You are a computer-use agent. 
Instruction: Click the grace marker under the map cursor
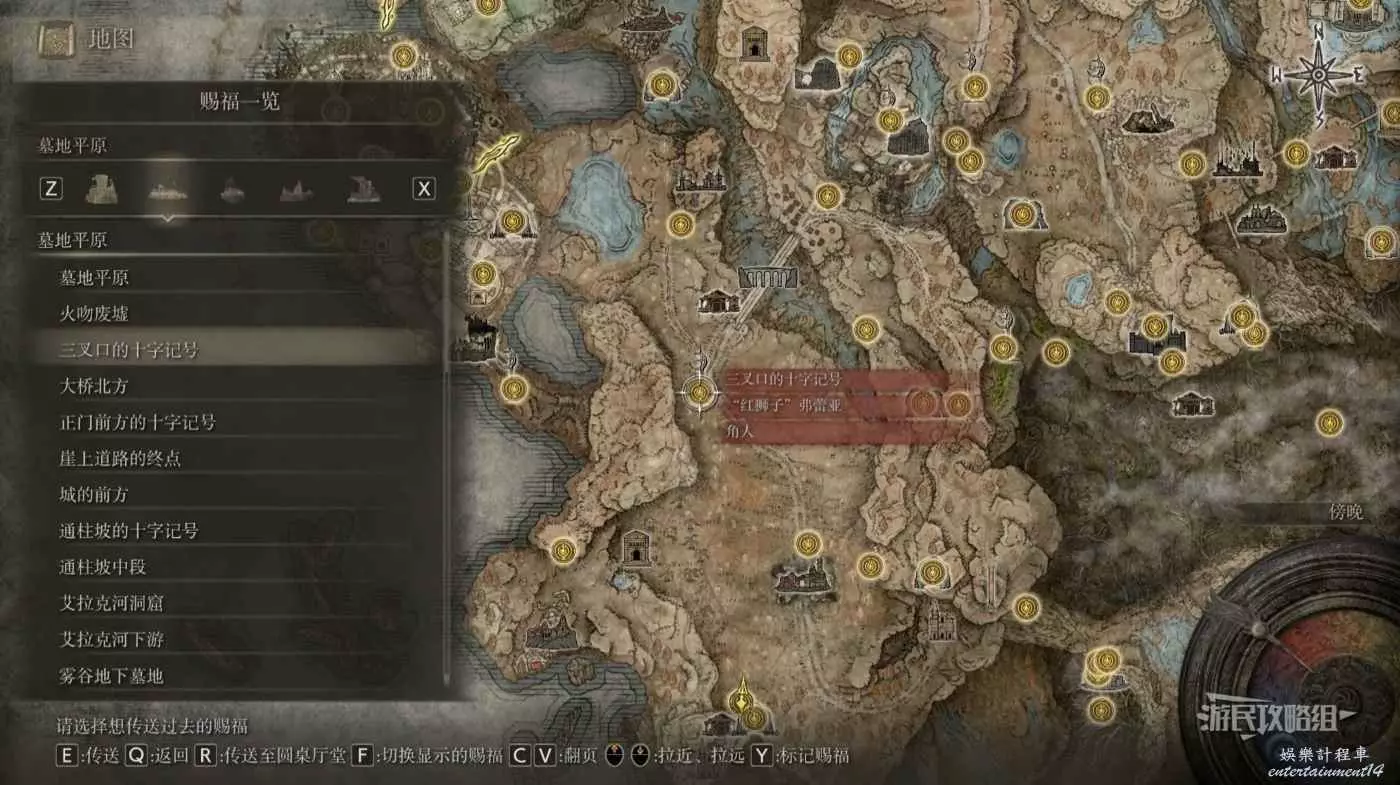point(699,393)
